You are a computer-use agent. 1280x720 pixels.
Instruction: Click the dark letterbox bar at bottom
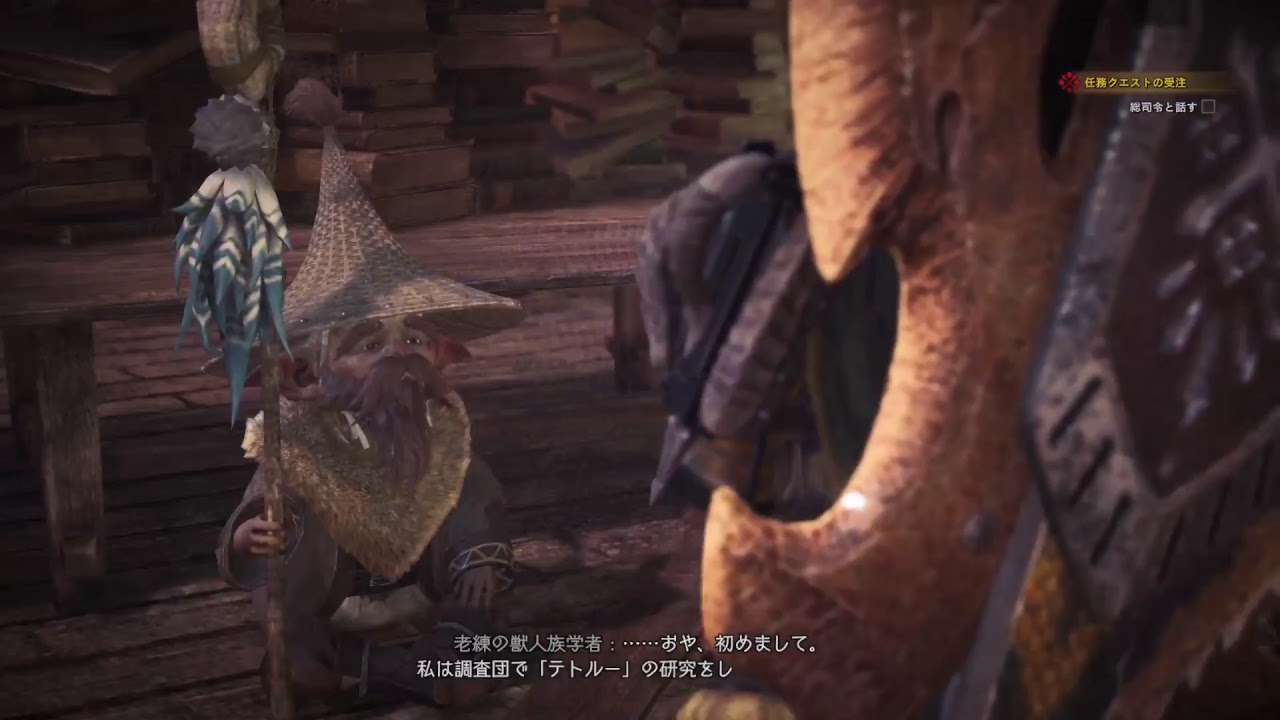[x=640, y=712]
